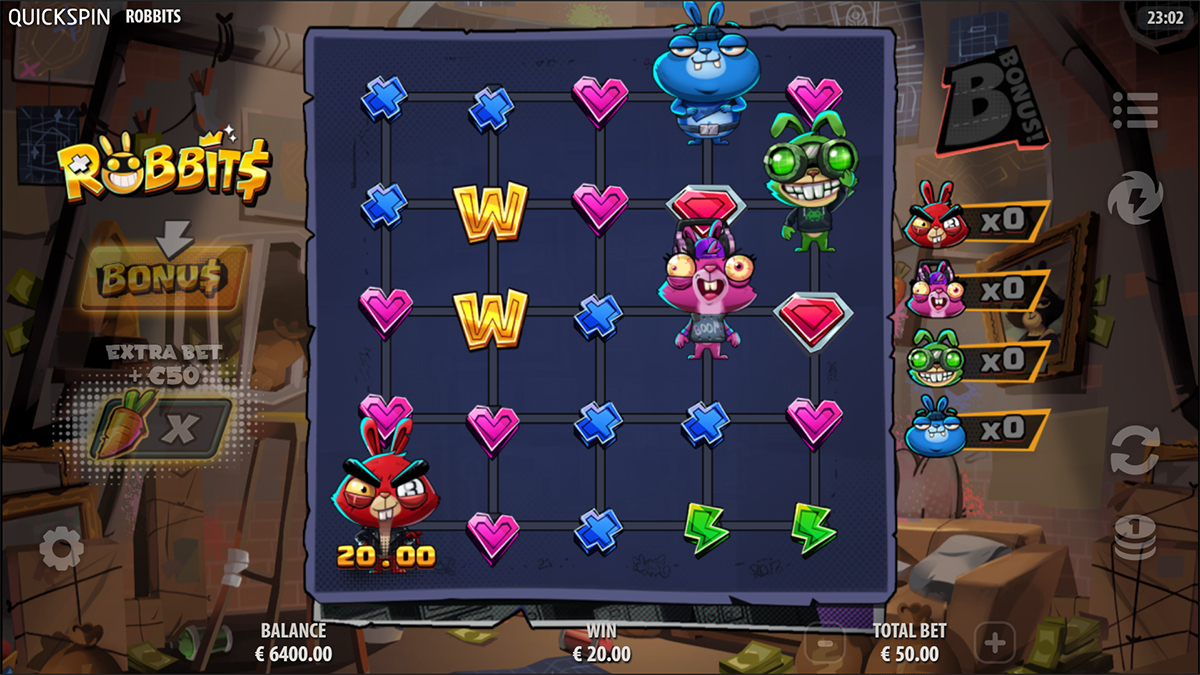Toggle the carrot Extra Bet option

tap(165, 428)
